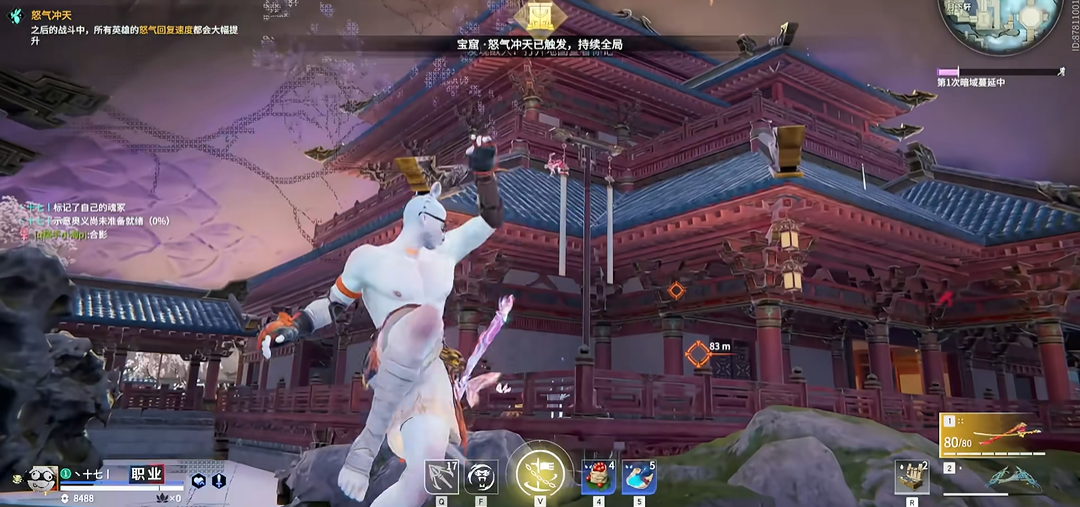Select the repair kit item slot
Viewport: 1080px width, 507px height.
[x=911, y=477]
